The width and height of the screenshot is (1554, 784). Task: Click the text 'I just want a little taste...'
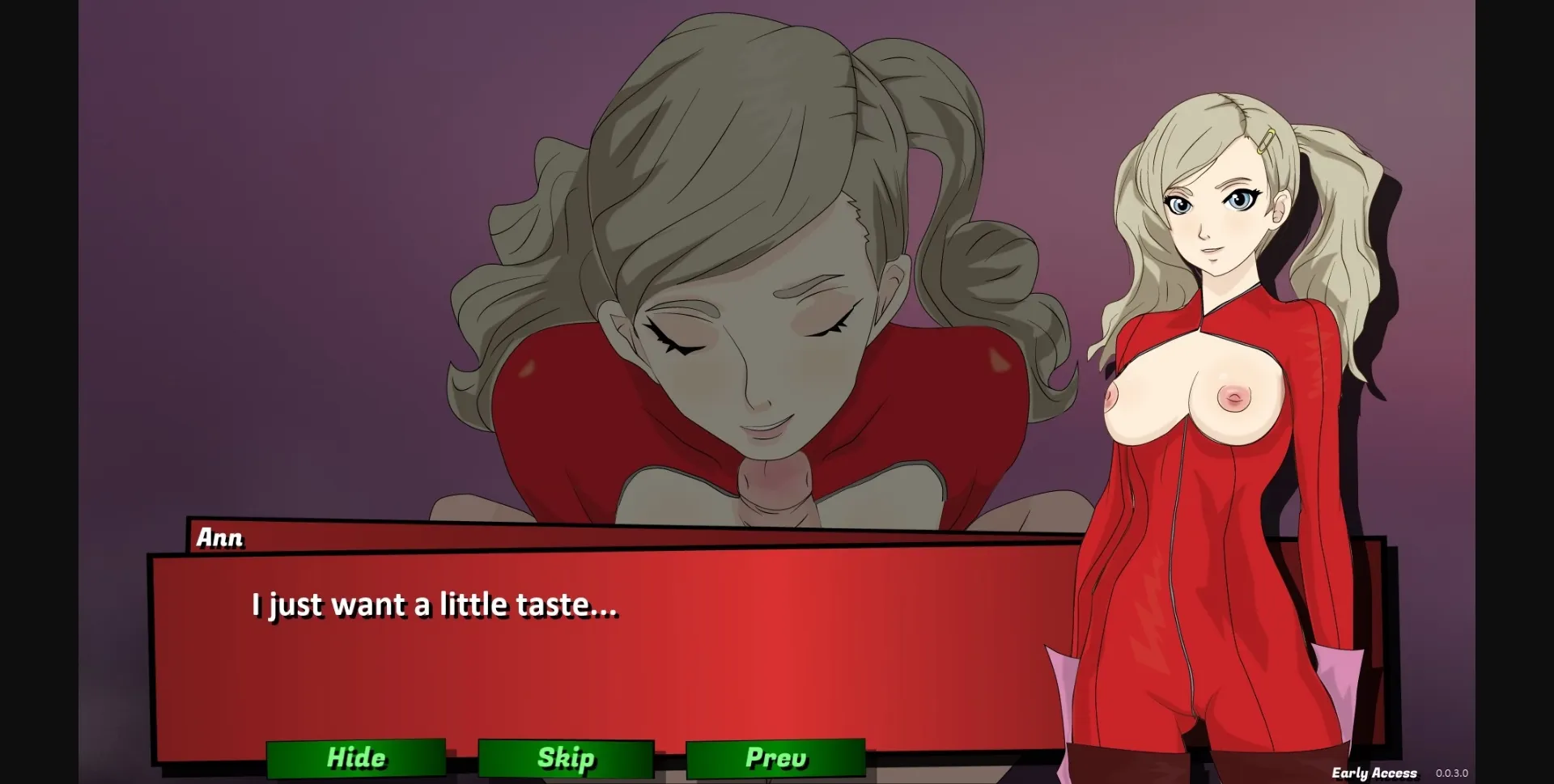click(x=435, y=604)
